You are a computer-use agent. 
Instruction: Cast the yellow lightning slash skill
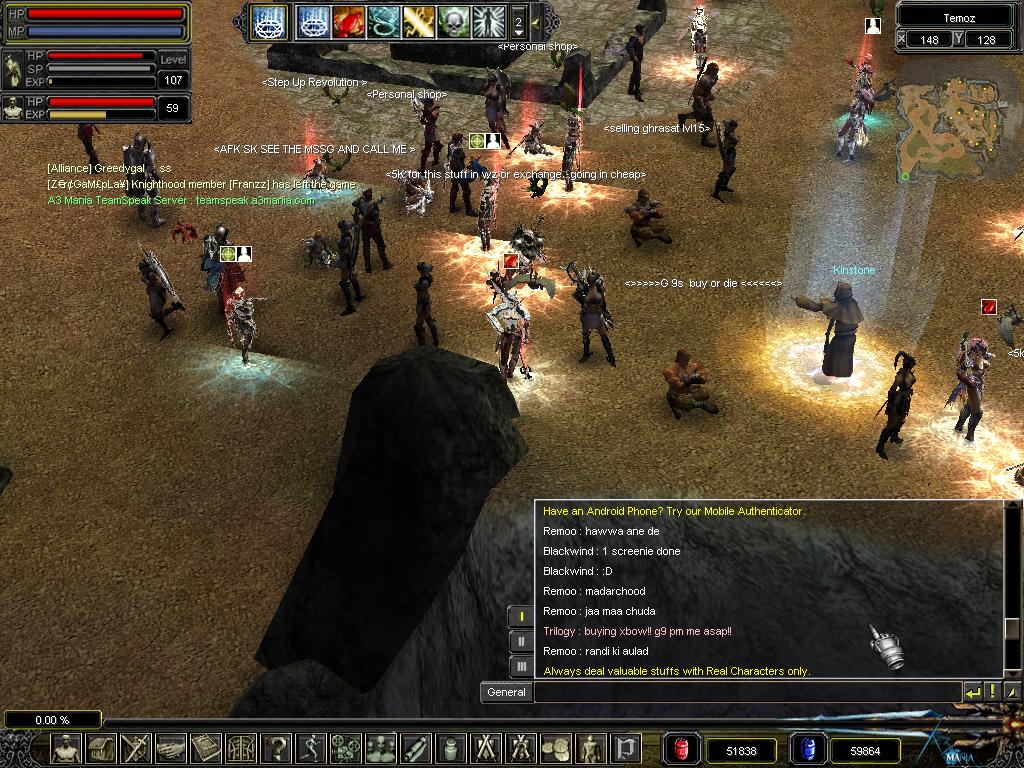(x=418, y=20)
